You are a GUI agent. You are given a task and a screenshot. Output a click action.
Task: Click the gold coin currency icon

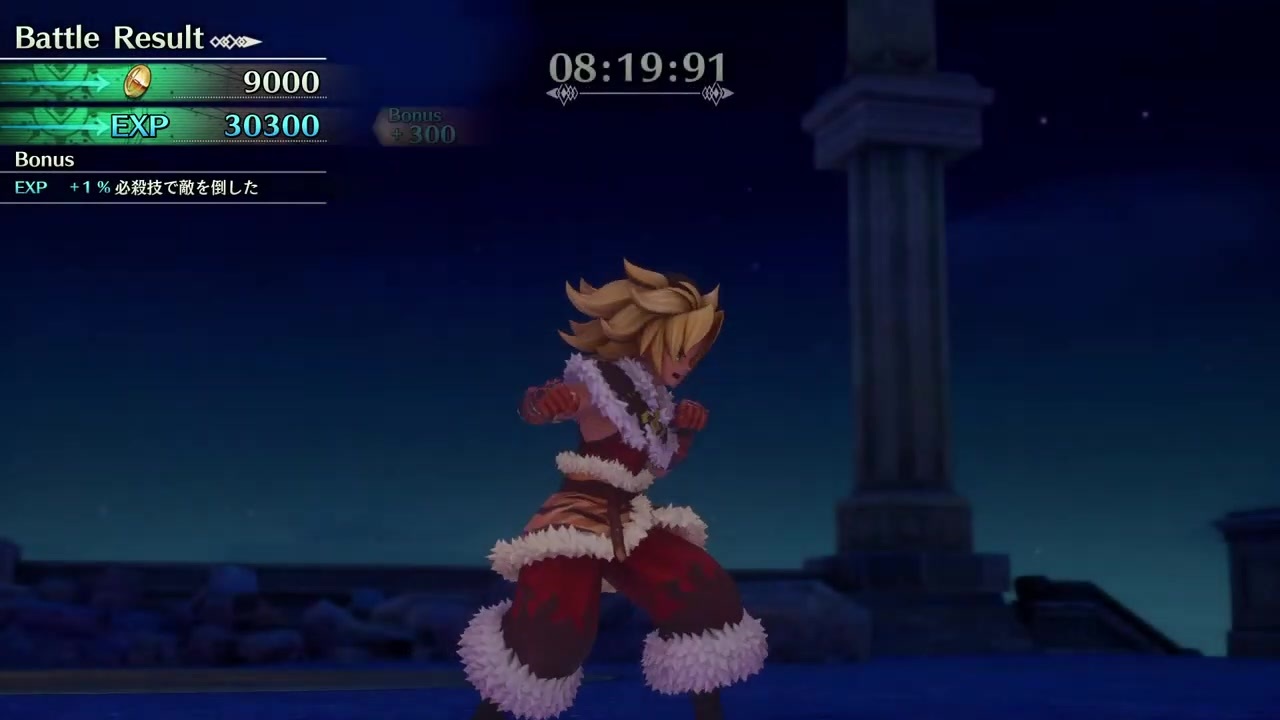[137, 81]
